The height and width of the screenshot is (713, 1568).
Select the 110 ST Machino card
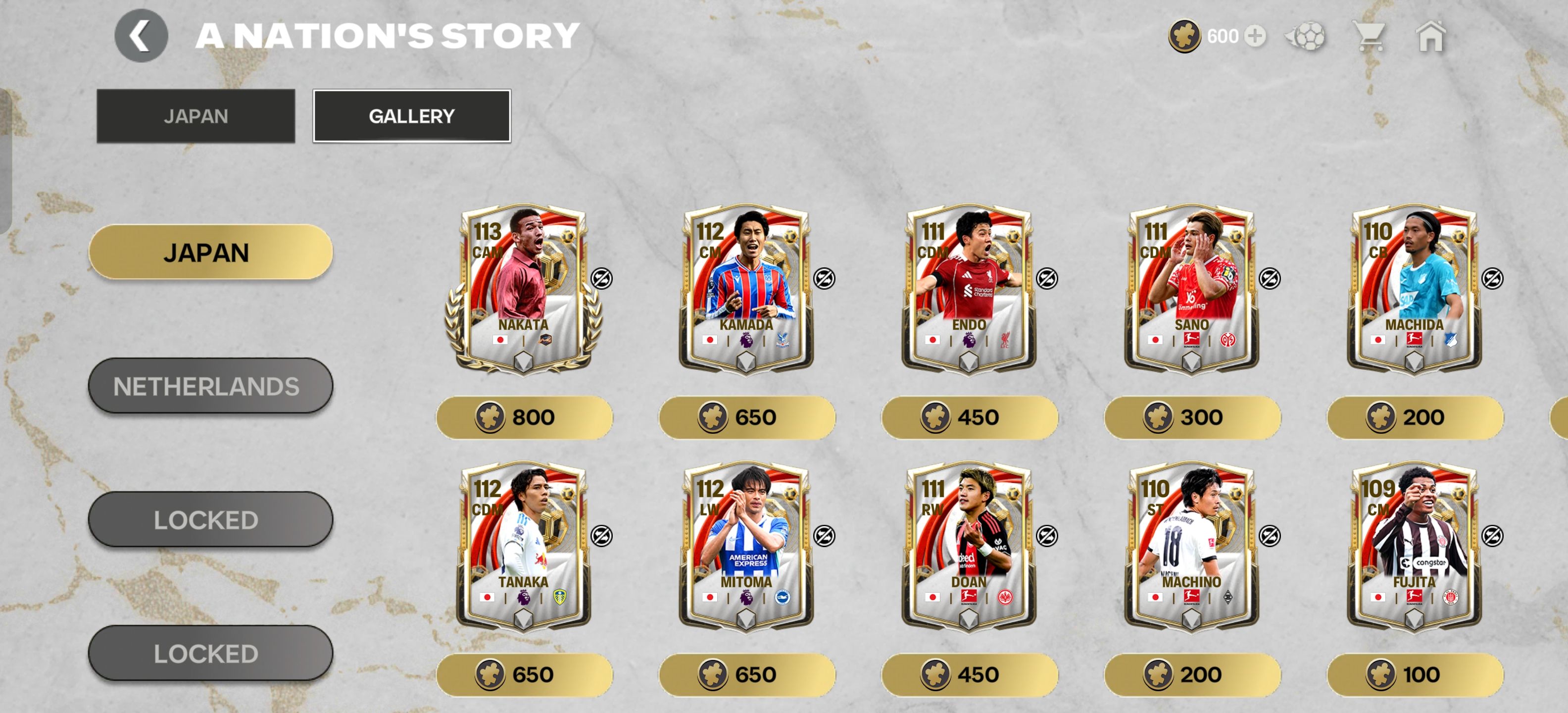pyautogui.click(x=1191, y=545)
